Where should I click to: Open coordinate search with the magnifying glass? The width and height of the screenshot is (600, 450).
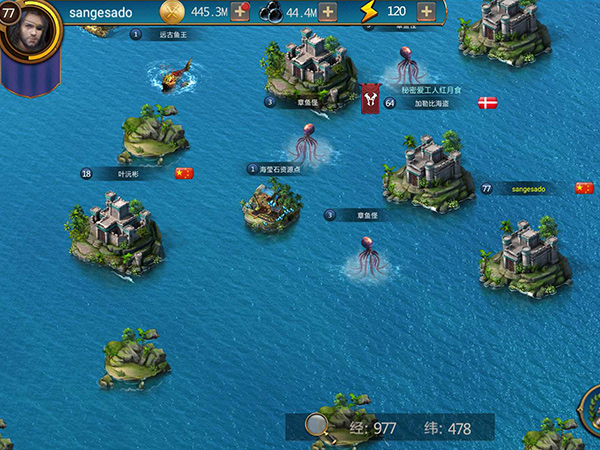(318, 426)
